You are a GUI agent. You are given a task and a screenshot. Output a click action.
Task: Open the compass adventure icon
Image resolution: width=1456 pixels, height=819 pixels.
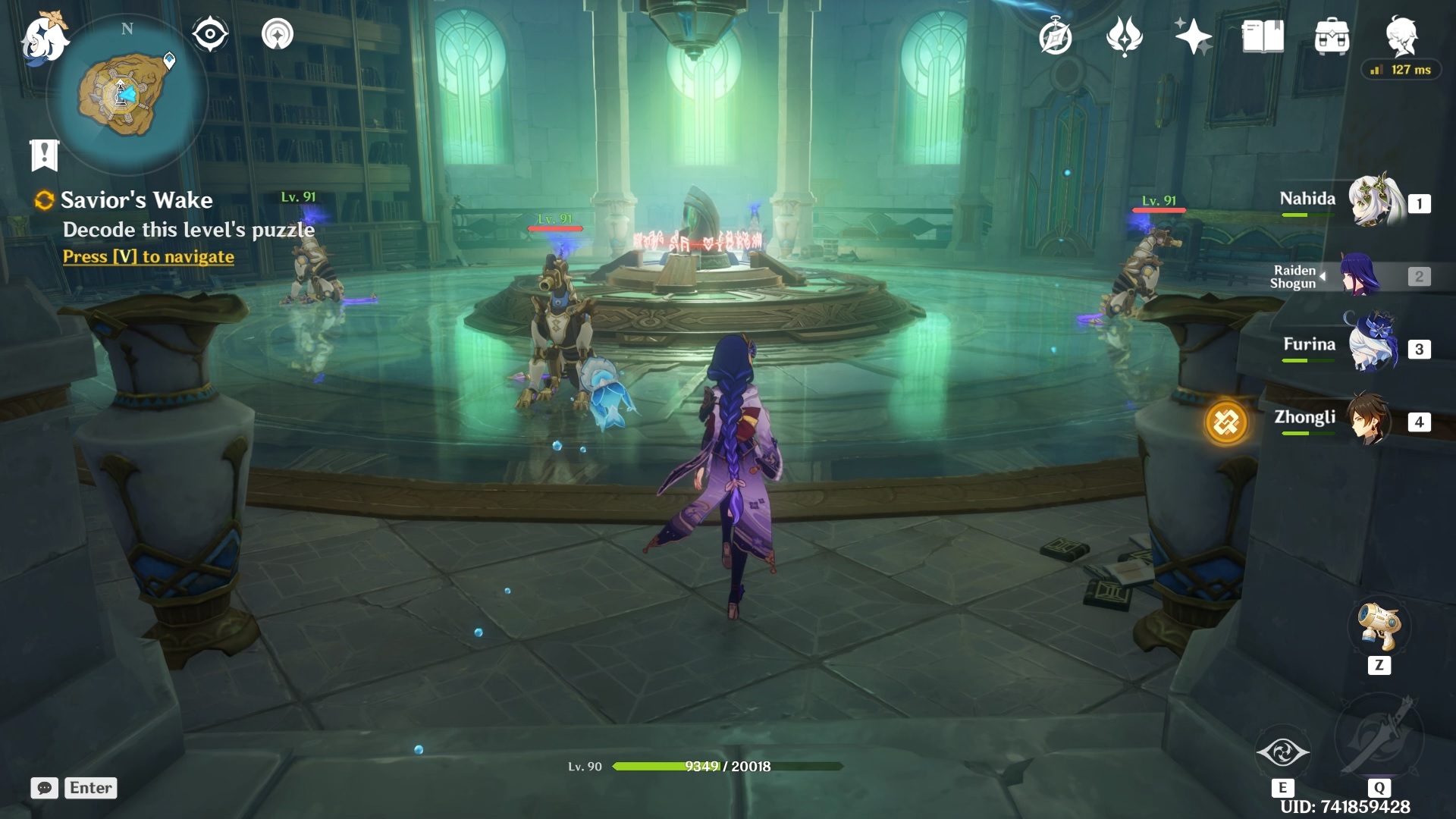[x=1055, y=37]
